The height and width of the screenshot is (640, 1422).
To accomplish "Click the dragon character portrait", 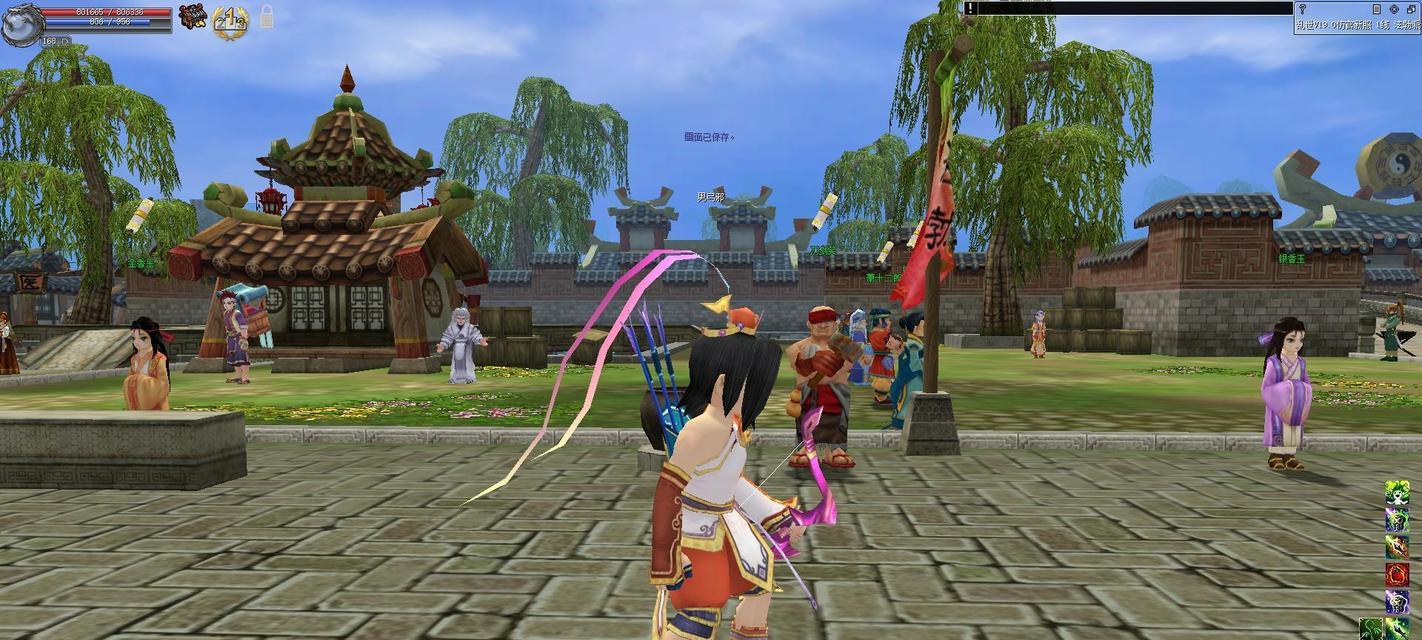I will [x=22, y=24].
